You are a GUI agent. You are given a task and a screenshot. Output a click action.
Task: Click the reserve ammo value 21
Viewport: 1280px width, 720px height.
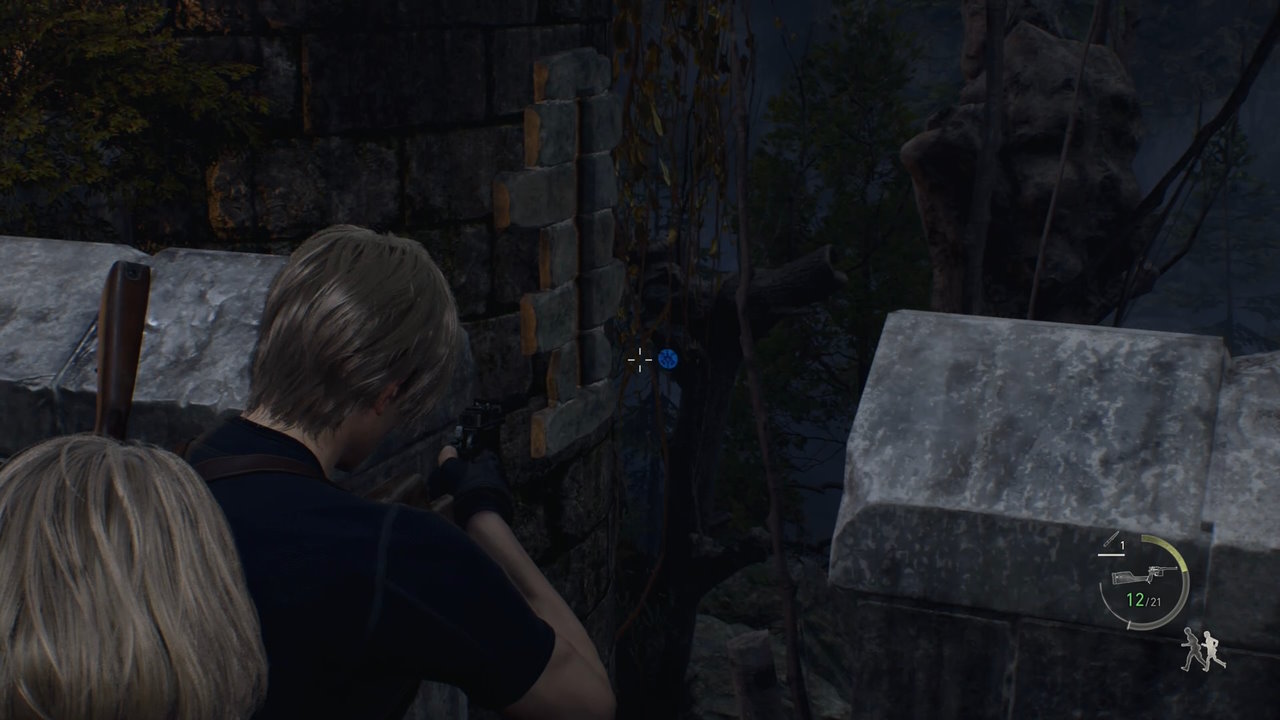[x=1156, y=601]
